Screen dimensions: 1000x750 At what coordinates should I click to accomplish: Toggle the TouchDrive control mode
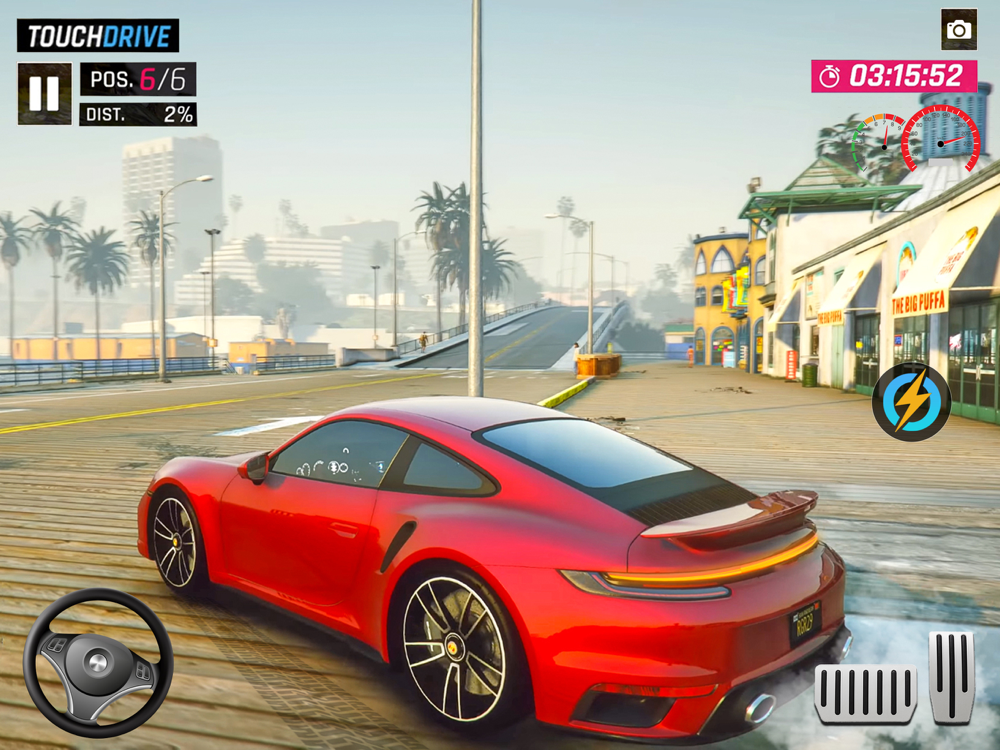point(98,36)
